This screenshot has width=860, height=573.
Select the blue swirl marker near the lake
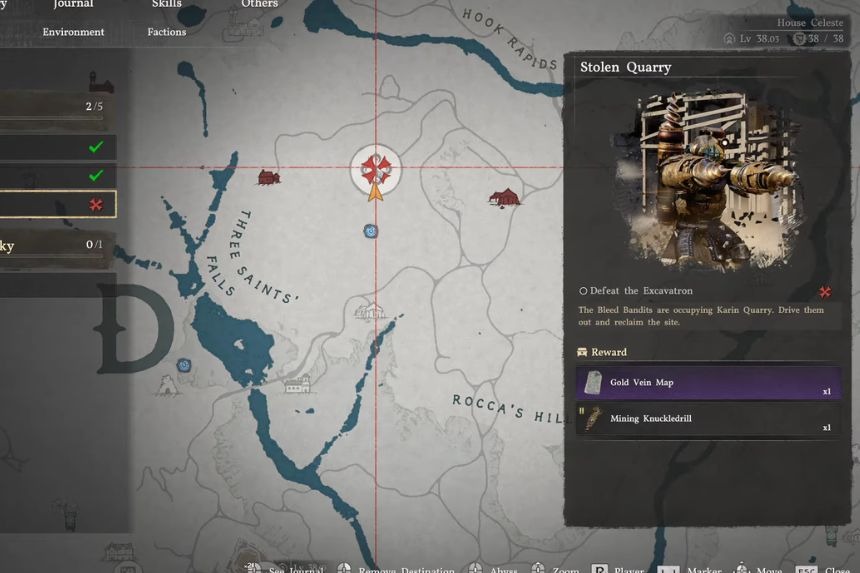[x=184, y=365]
